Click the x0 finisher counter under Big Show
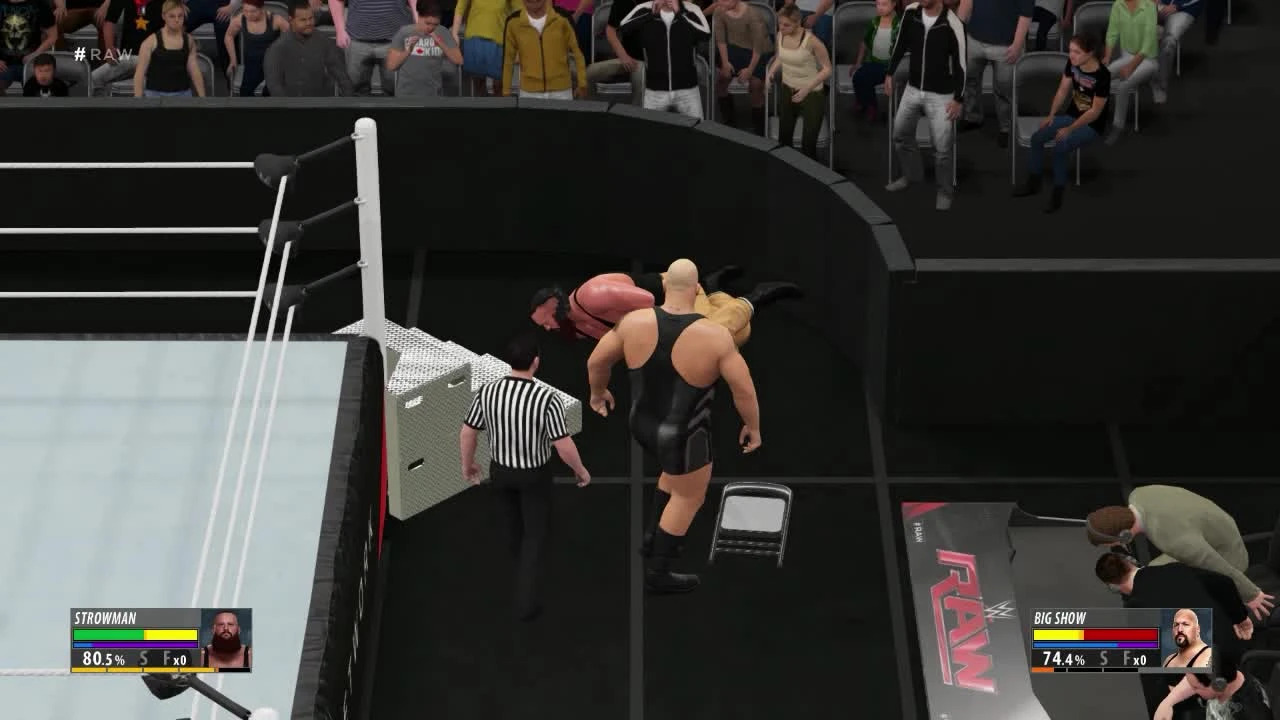1280x720 pixels. [x=1141, y=660]
